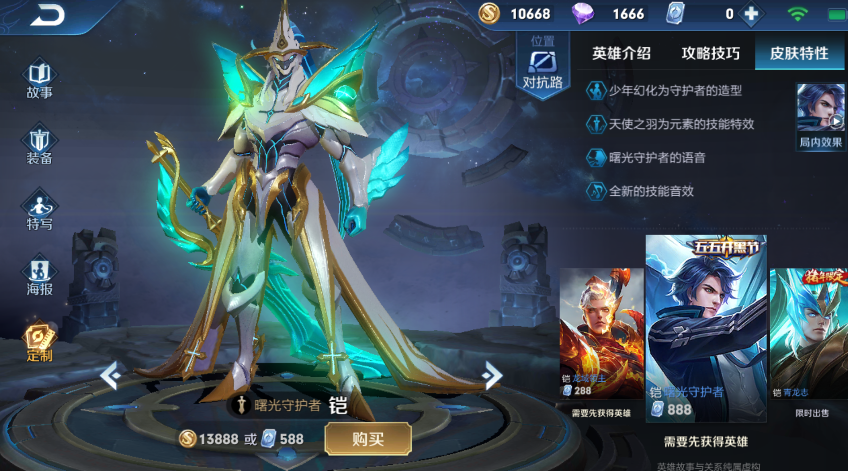The height and width of the screenshot is (471, 848).
Task: Click the 对抗路 lane position badge
Action: pos(542,65)
